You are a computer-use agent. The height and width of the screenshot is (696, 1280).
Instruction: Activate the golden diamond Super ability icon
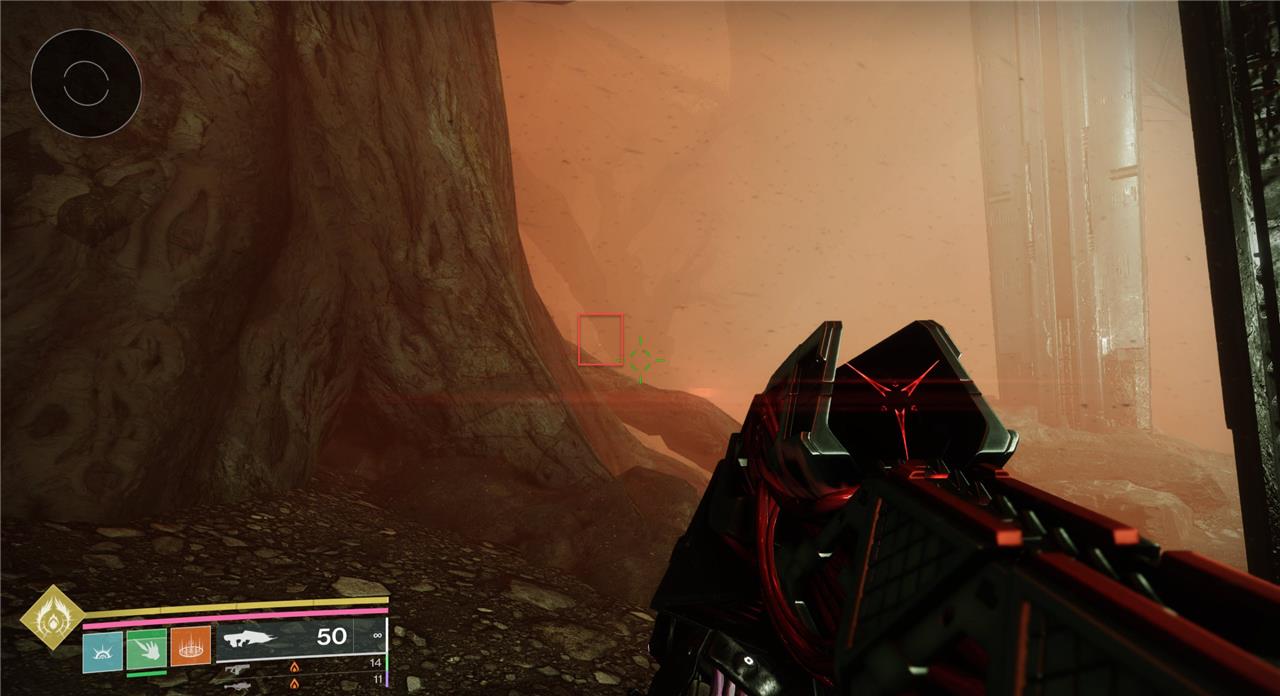pyautogui.click(x=53, y=617)
